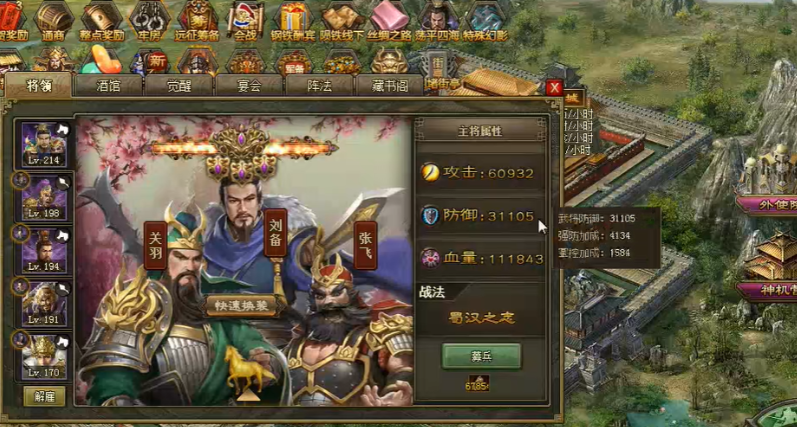Screen dimensions: 797x427
Task: Select the 宴会 tab
Action: click(x=249, y=86)
